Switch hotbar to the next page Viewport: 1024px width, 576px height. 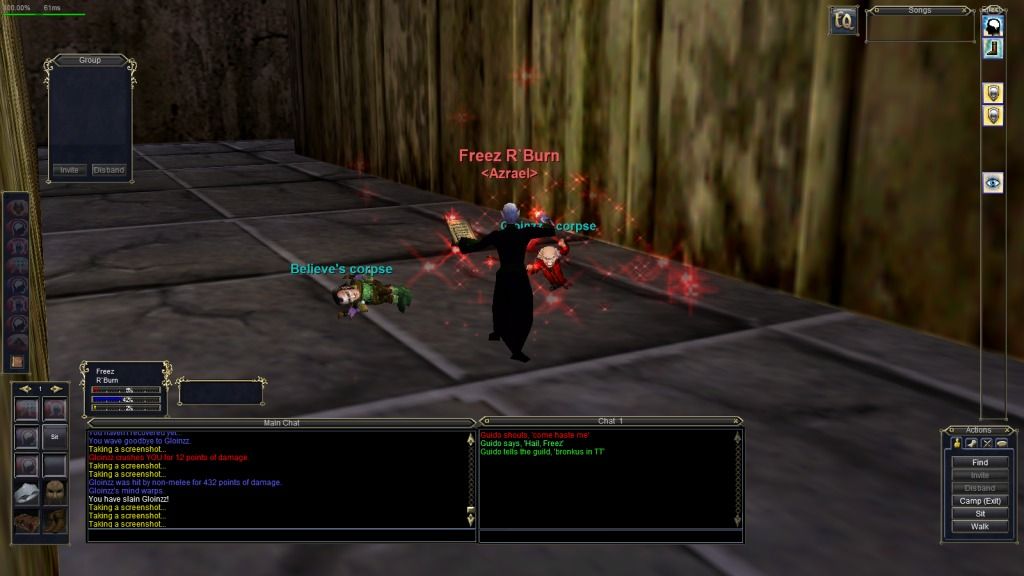58,388
